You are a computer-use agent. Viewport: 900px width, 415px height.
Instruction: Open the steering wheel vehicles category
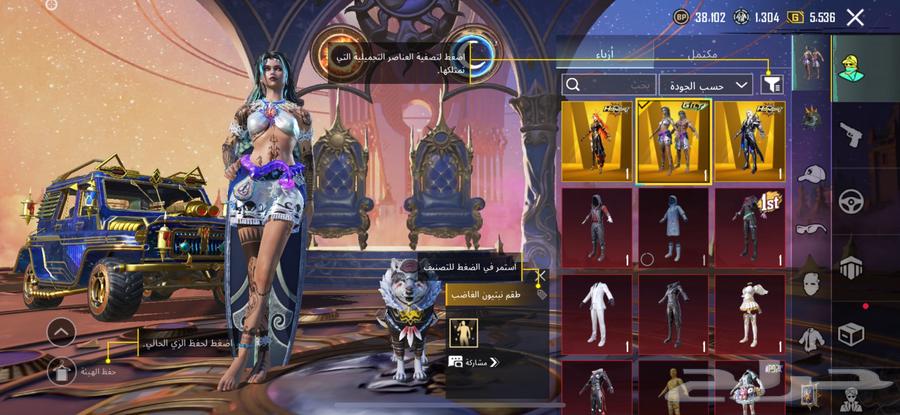click(851, 200)
